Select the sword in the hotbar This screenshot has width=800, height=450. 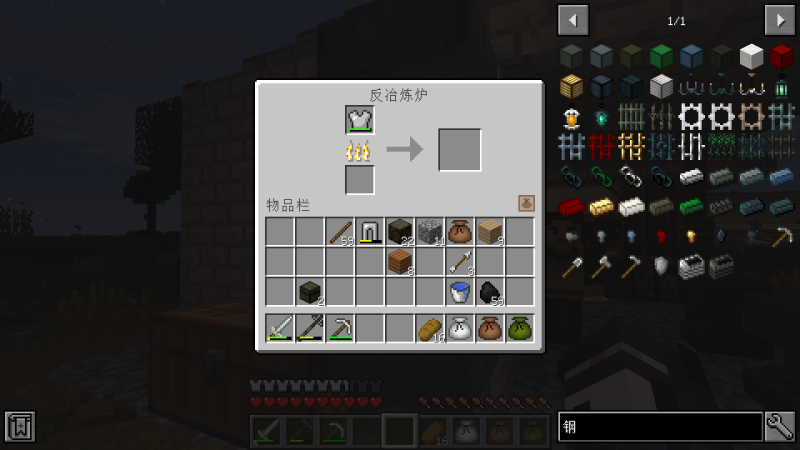280,328
